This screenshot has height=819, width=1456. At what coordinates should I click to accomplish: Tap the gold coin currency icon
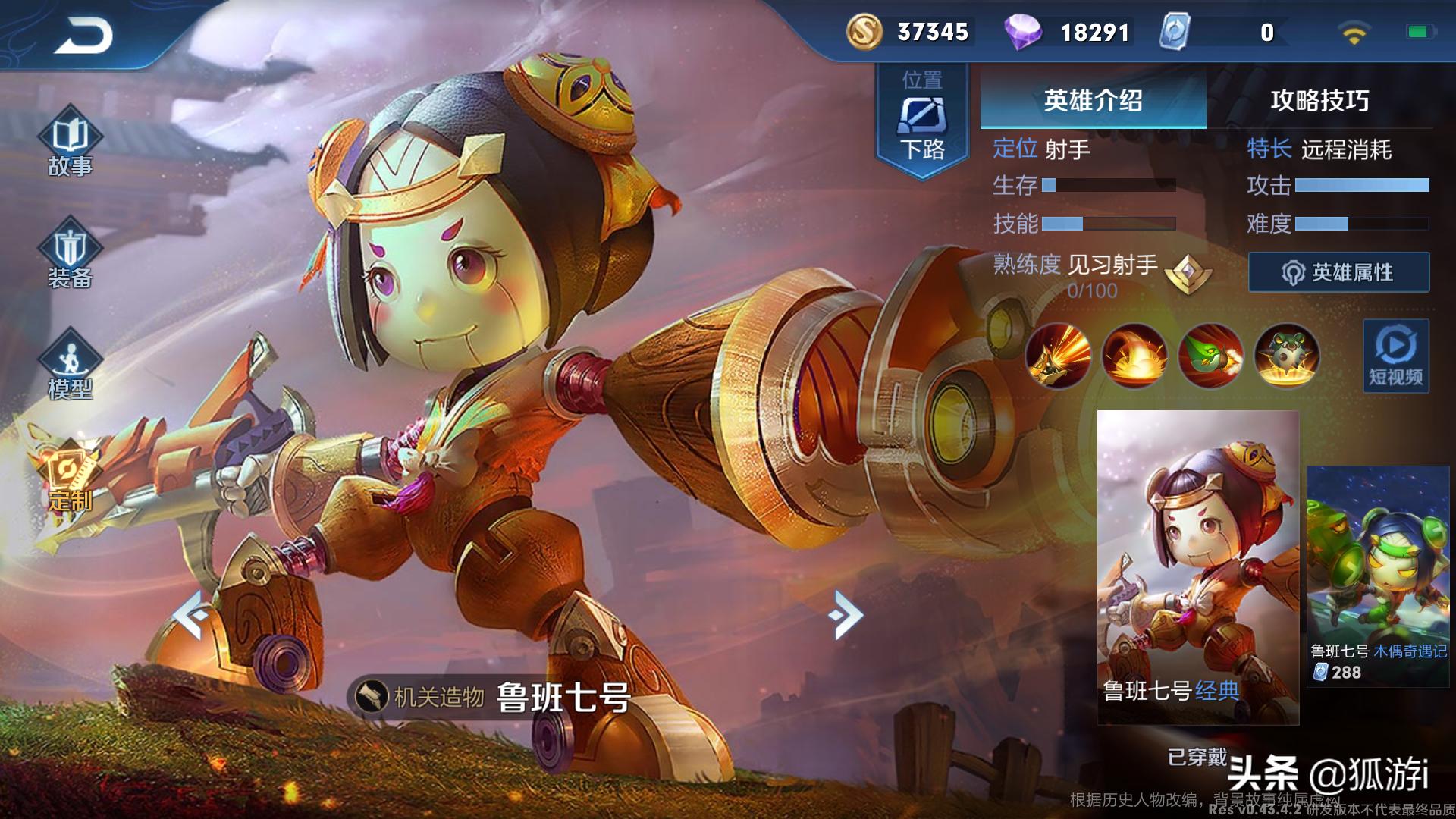click(x=864, y=32)
